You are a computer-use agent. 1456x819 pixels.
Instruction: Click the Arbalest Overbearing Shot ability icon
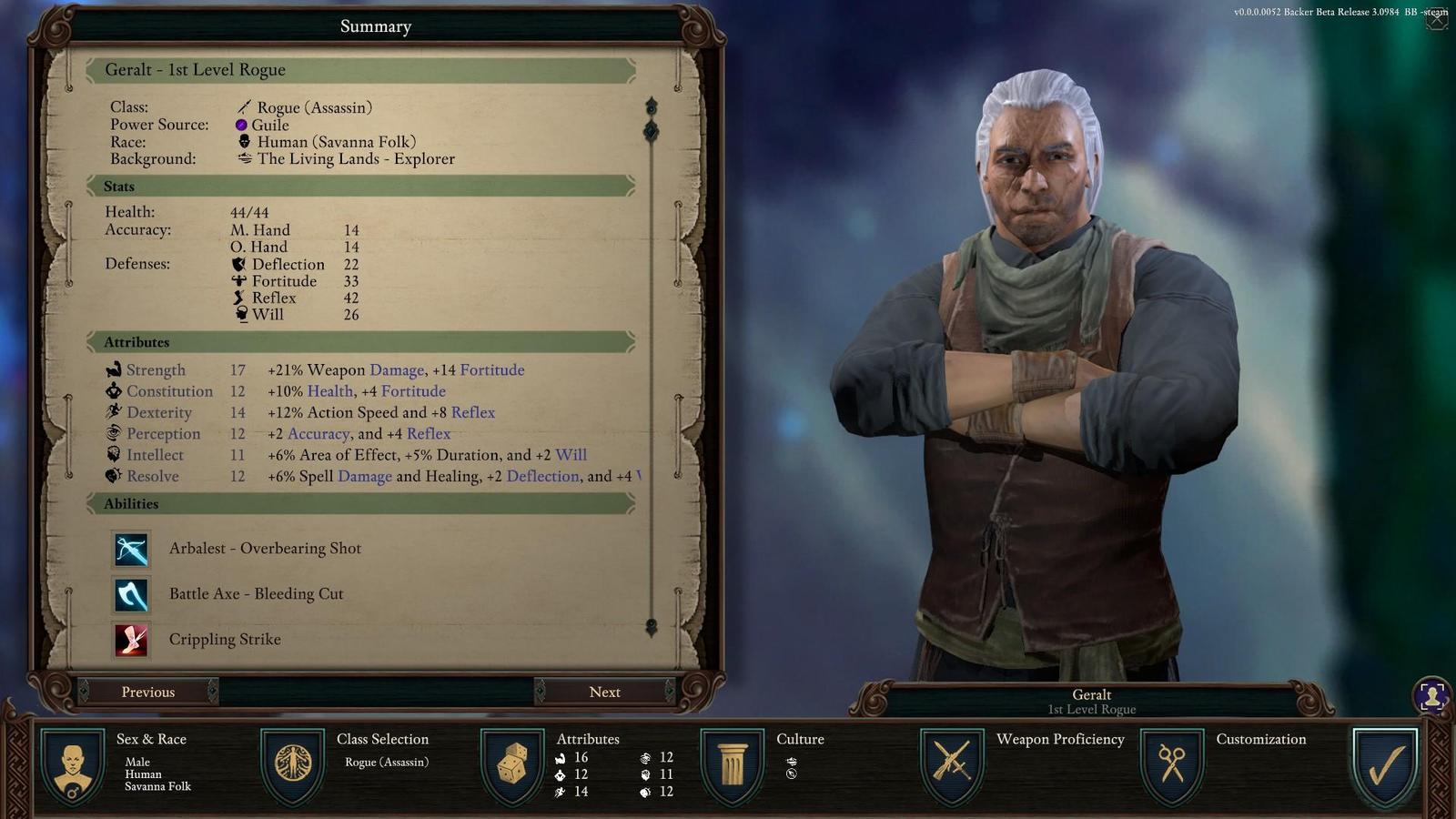click(x=131, y=548)
